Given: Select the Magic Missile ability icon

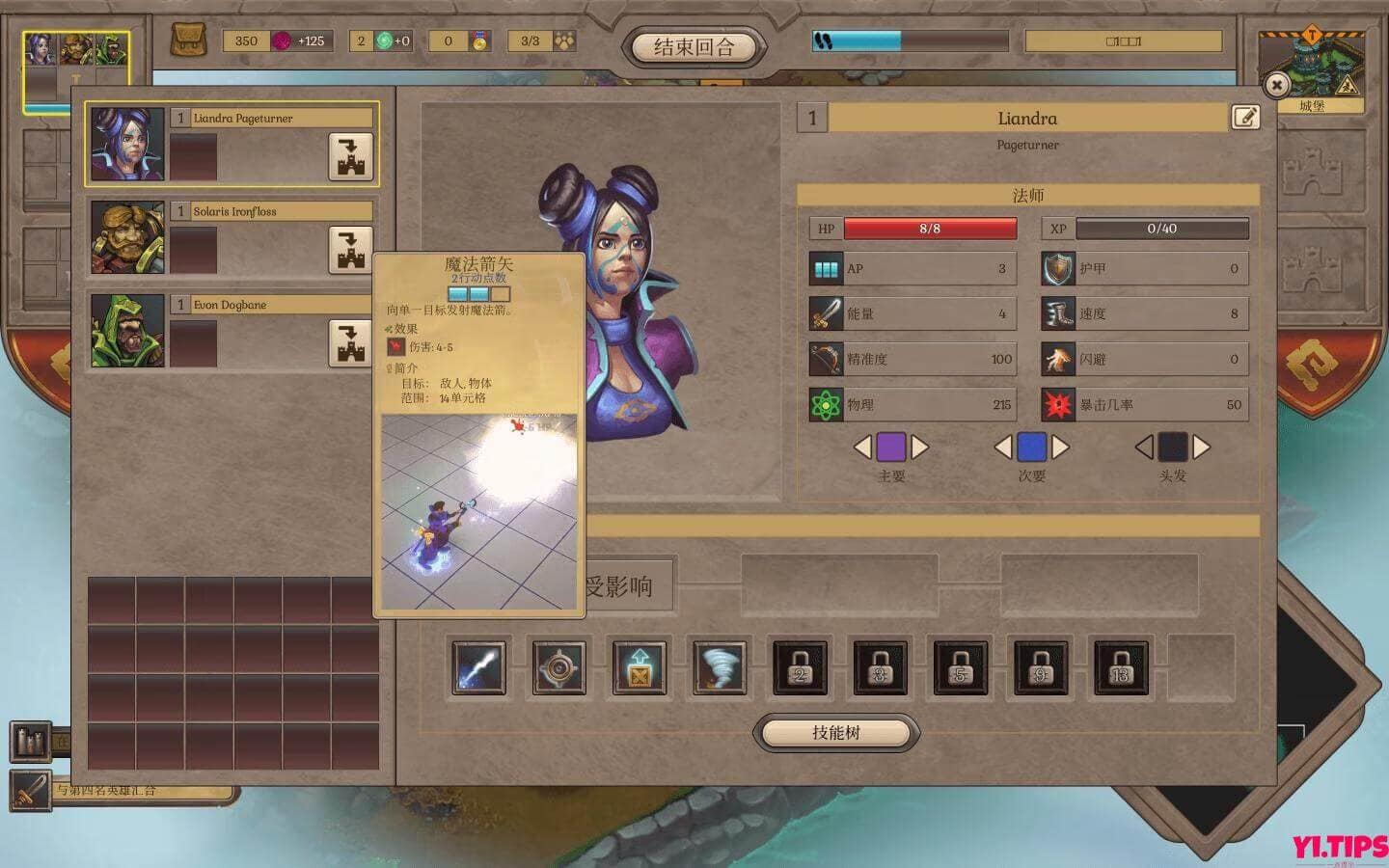Looking at the screenshot, I should [479, 666].
